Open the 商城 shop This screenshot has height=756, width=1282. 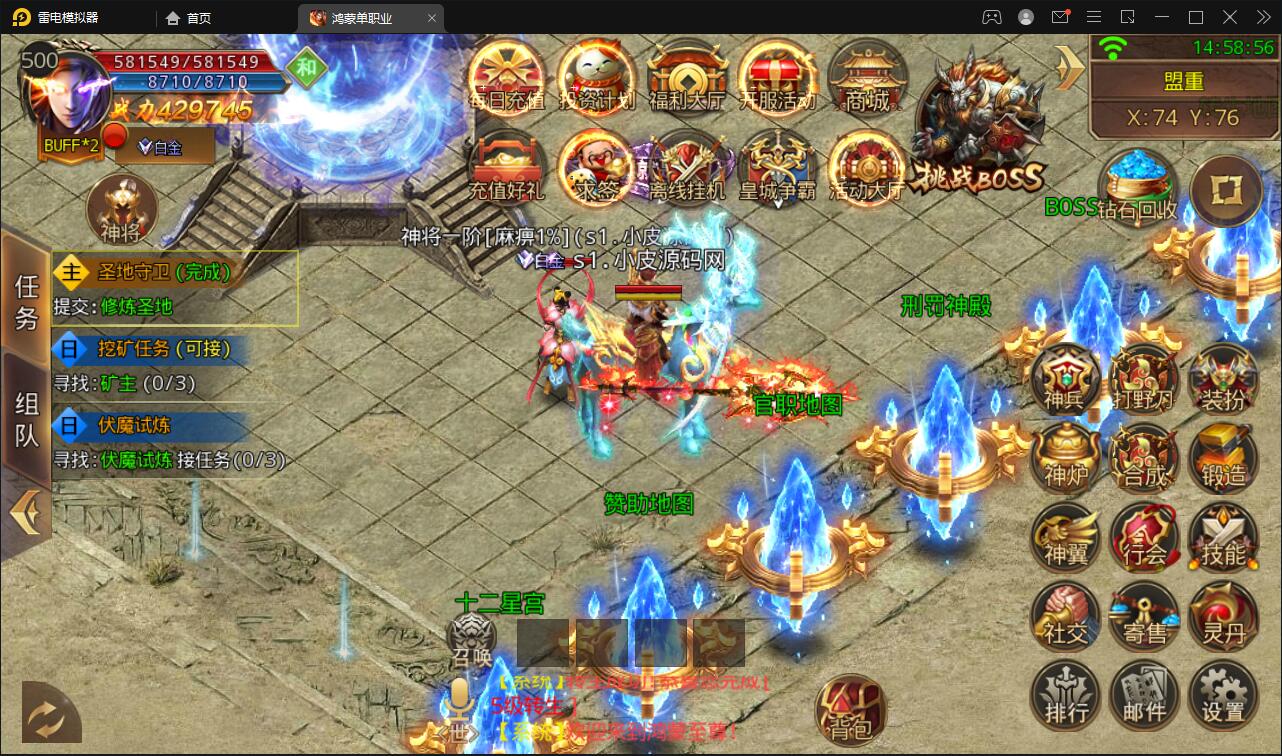coord(867,78)
